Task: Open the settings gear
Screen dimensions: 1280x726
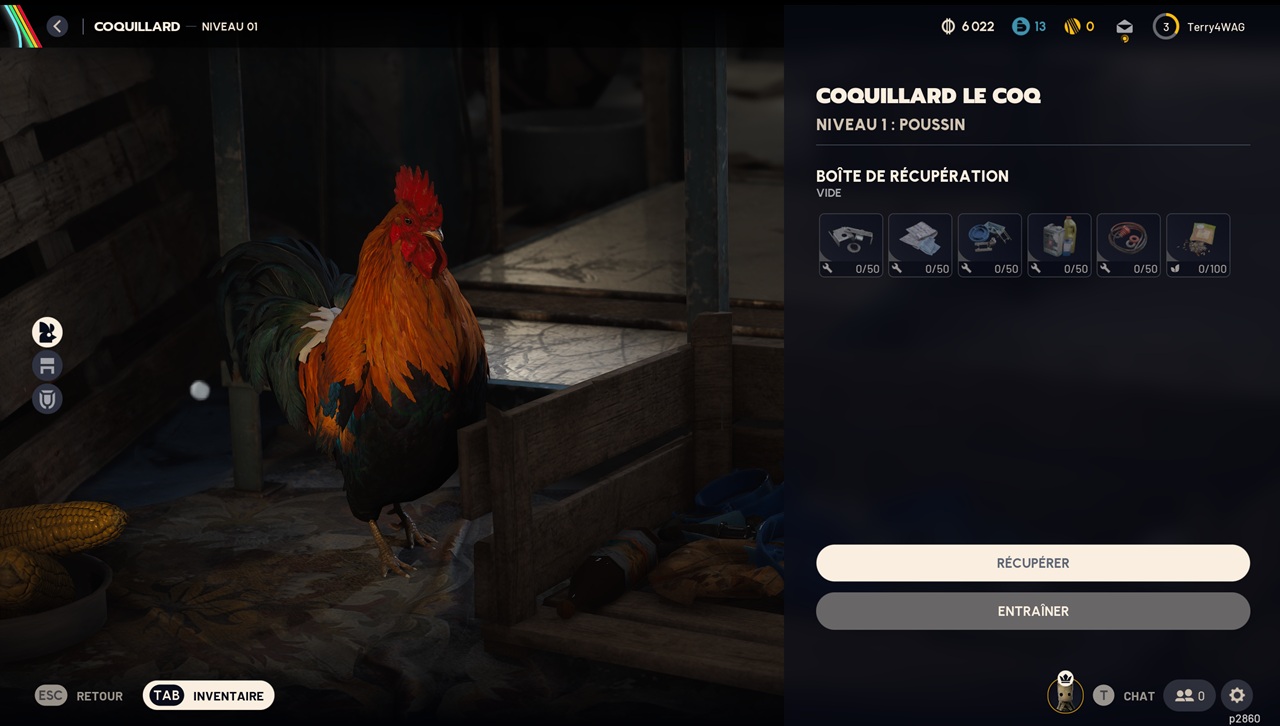Action: pos(1237,695)
